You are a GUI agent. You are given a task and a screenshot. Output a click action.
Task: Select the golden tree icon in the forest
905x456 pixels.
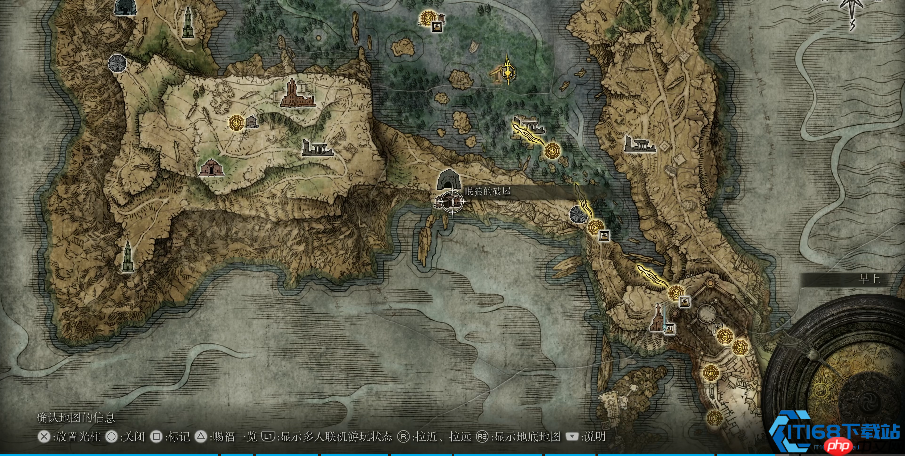507,71
